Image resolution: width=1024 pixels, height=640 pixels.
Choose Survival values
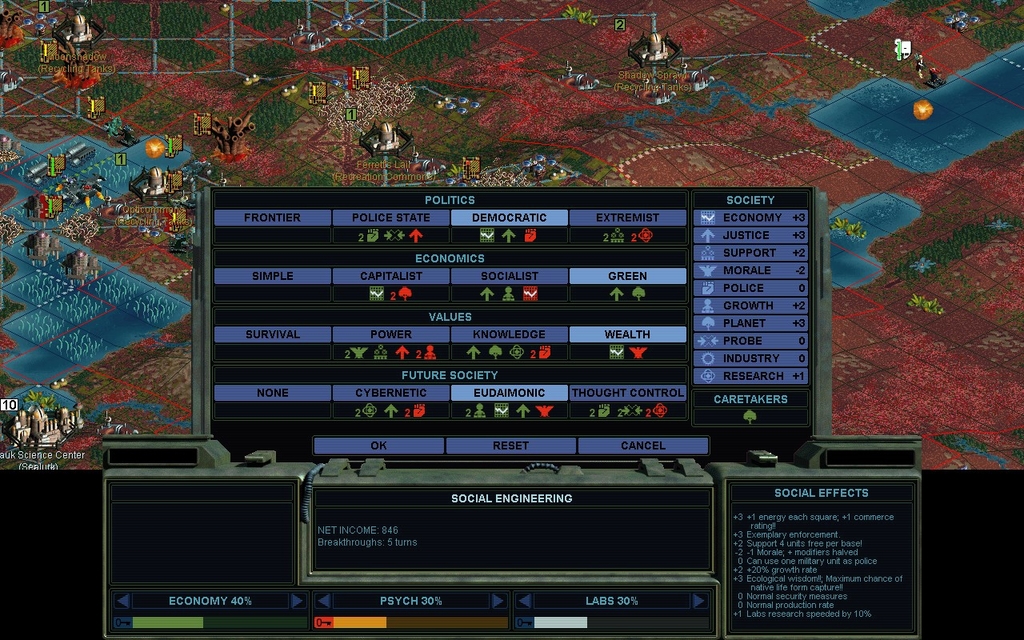(x=272, y=334)
